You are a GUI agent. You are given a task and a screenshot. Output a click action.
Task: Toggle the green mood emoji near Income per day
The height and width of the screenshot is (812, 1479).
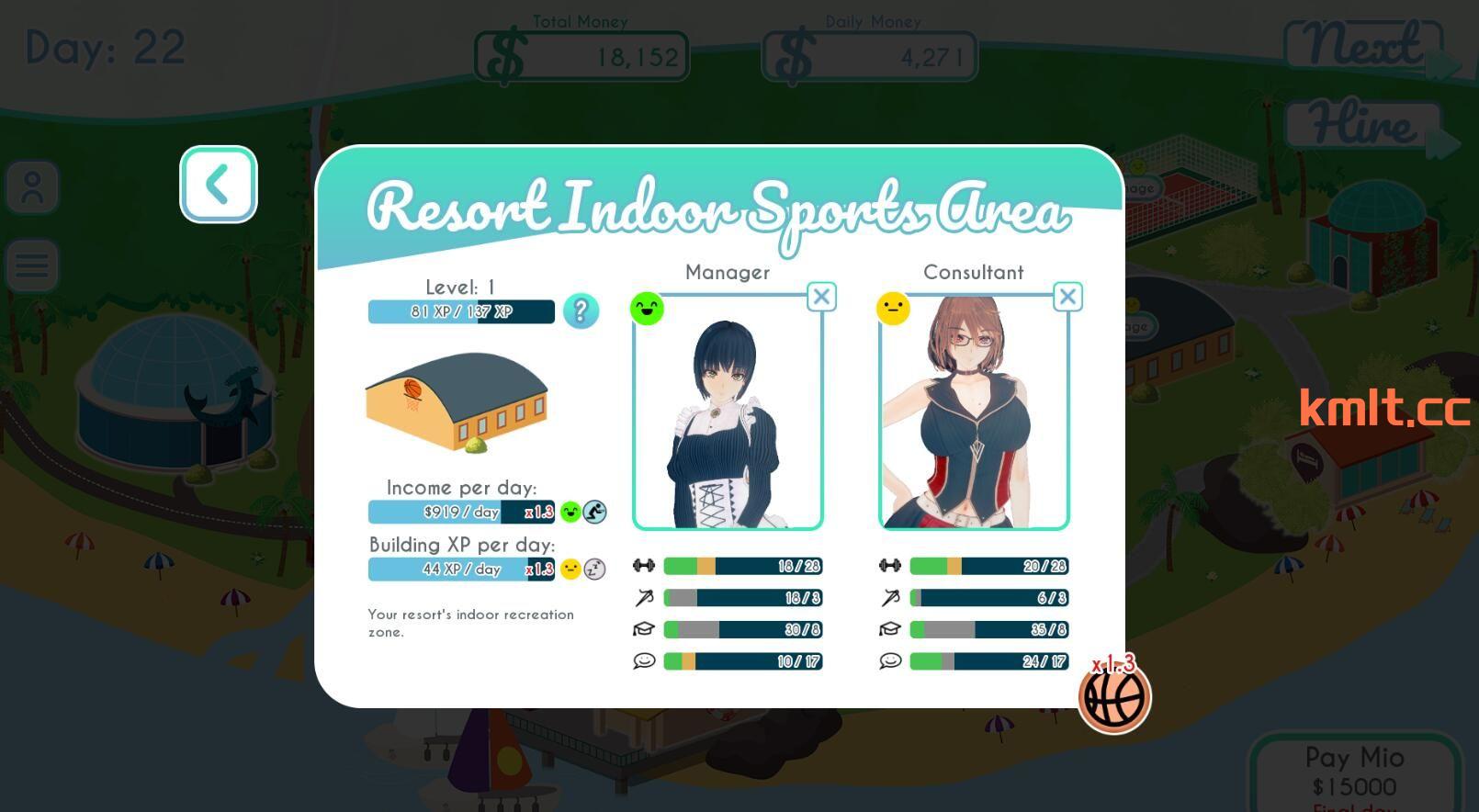click(x=569, y=512)
